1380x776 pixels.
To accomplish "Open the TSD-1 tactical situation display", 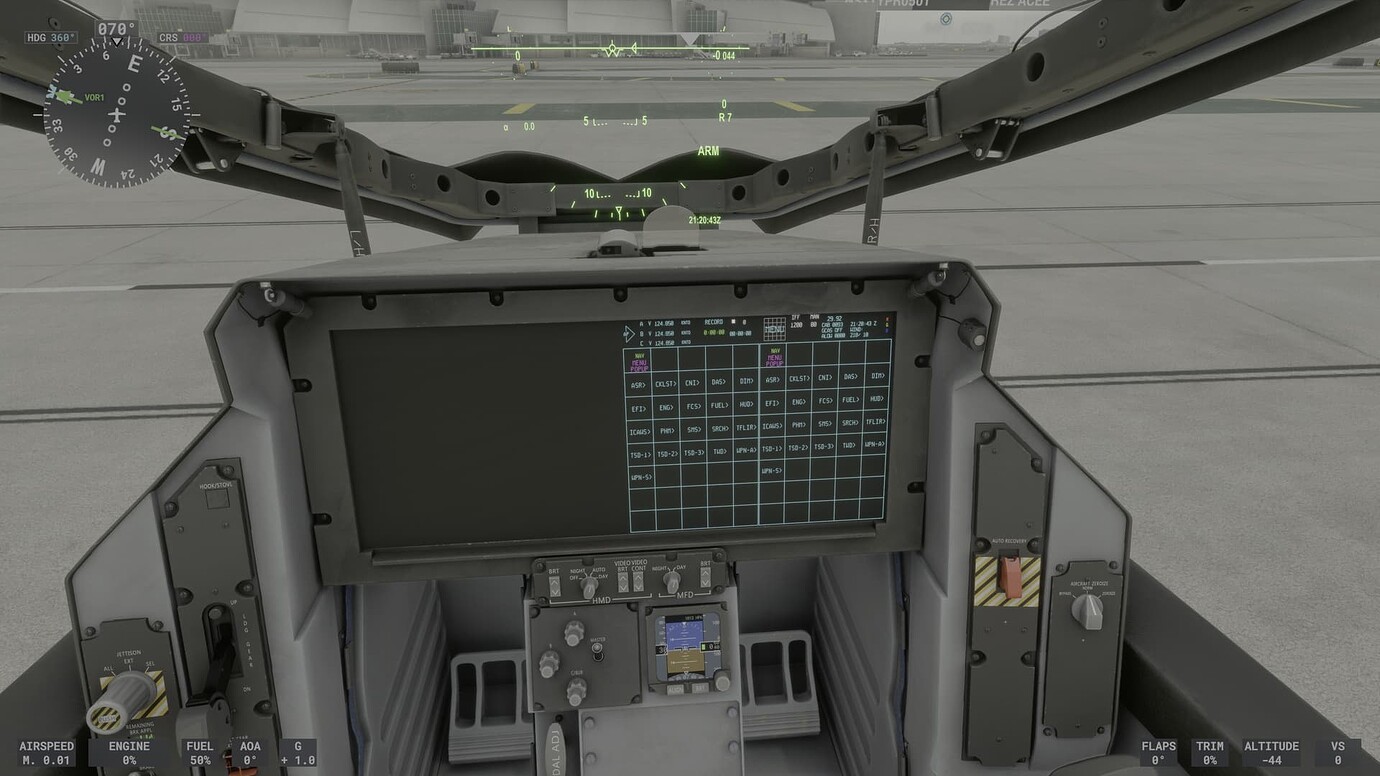I will click(640, 452).
